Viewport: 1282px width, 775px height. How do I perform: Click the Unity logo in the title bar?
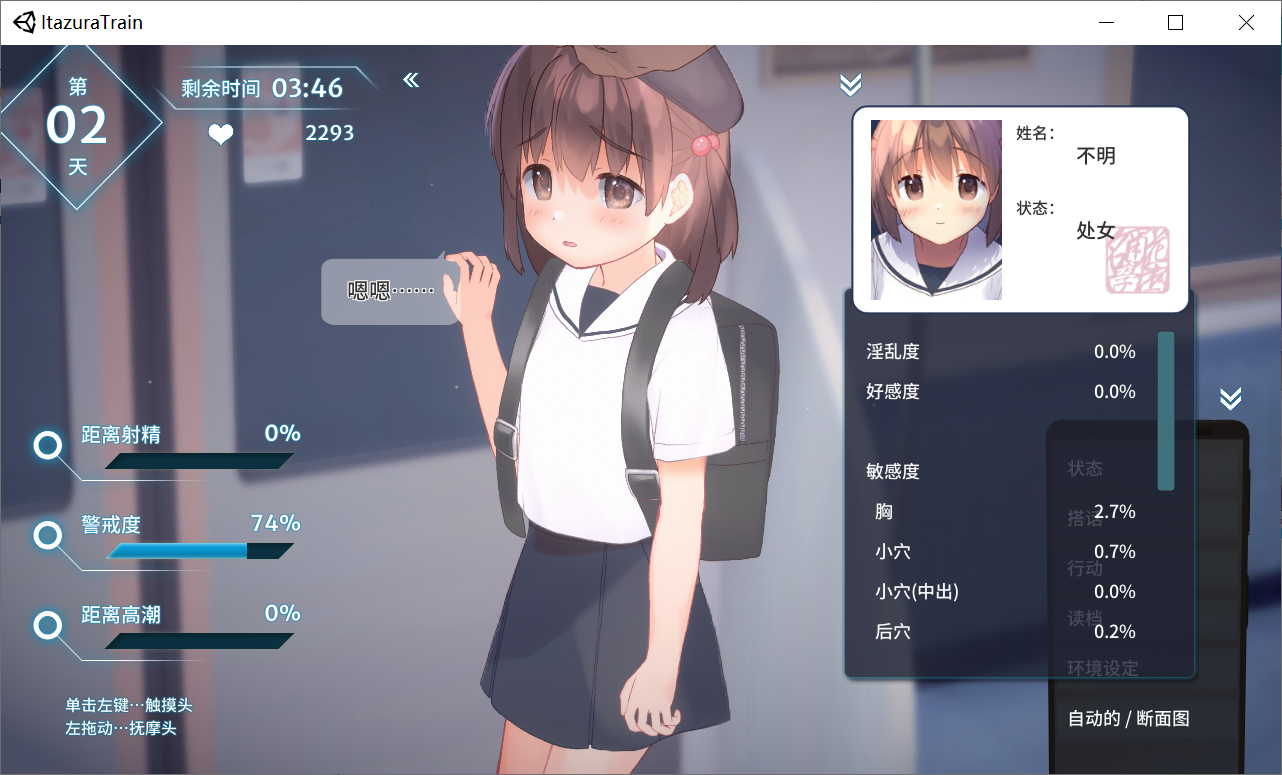click(22, 22)
